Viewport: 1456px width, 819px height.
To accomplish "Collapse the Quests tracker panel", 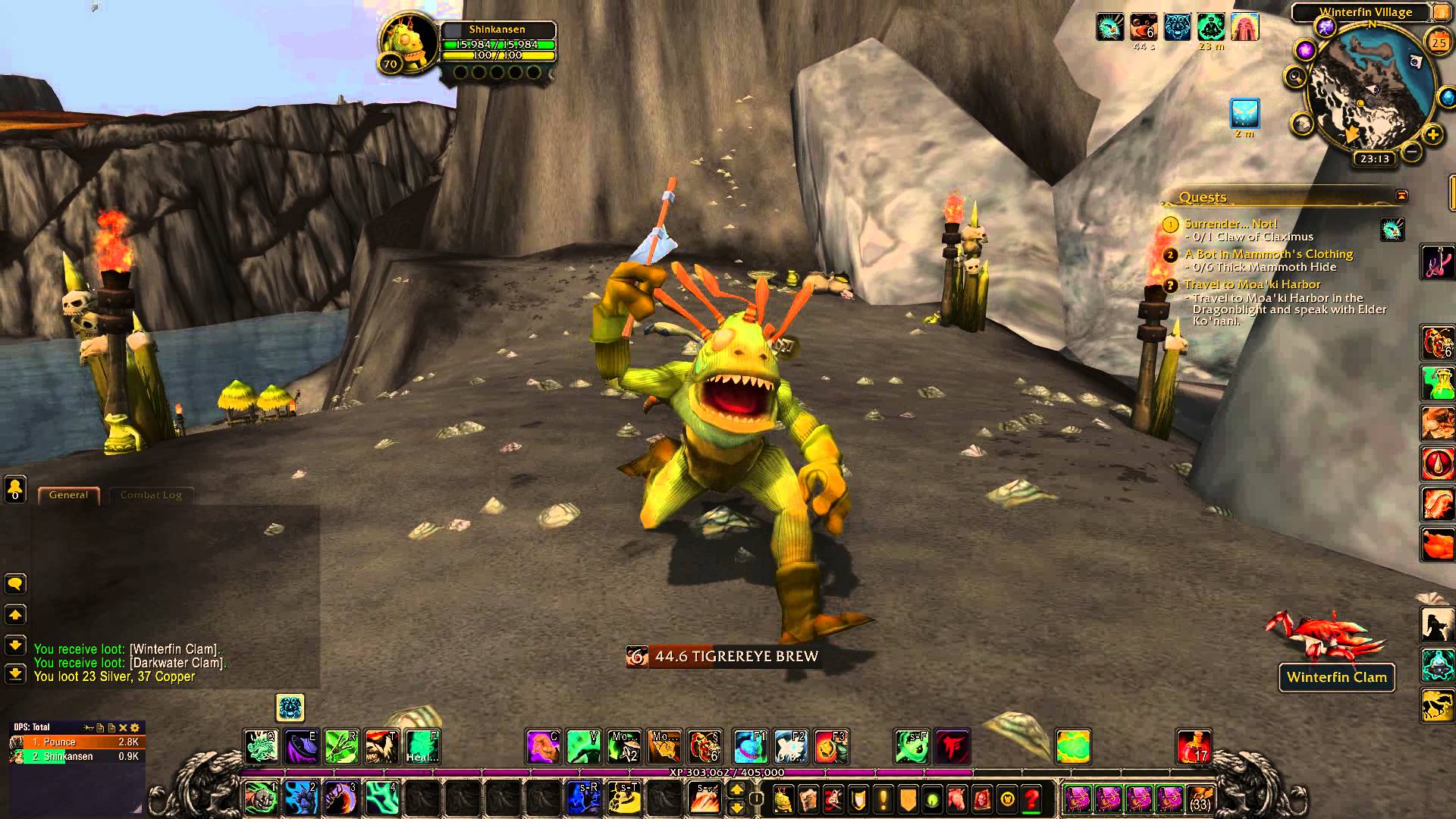I will (1401, 196).
